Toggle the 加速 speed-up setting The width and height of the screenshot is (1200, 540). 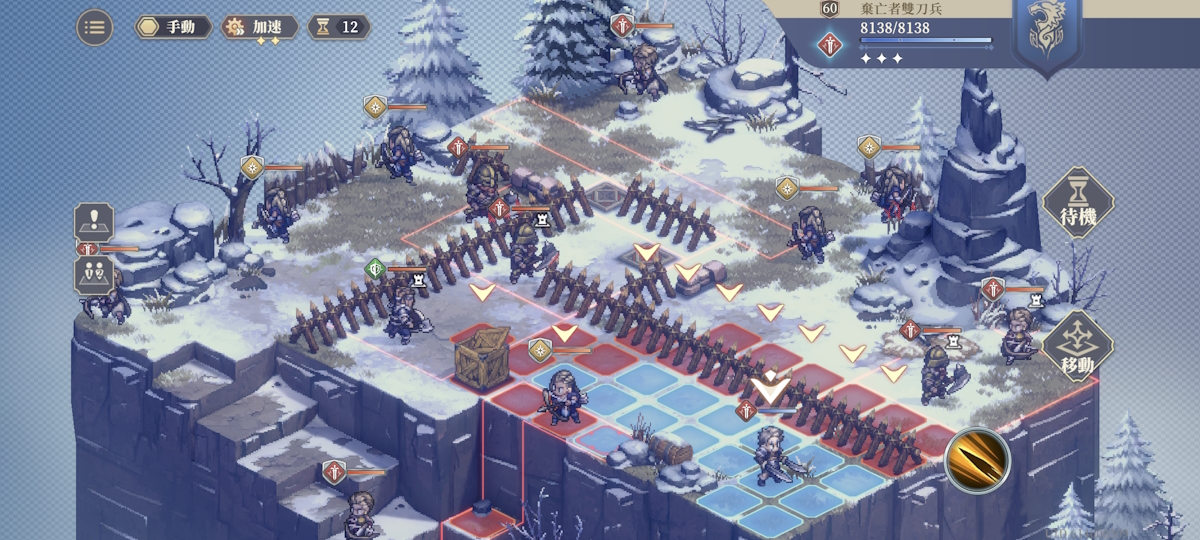(260, 27)
